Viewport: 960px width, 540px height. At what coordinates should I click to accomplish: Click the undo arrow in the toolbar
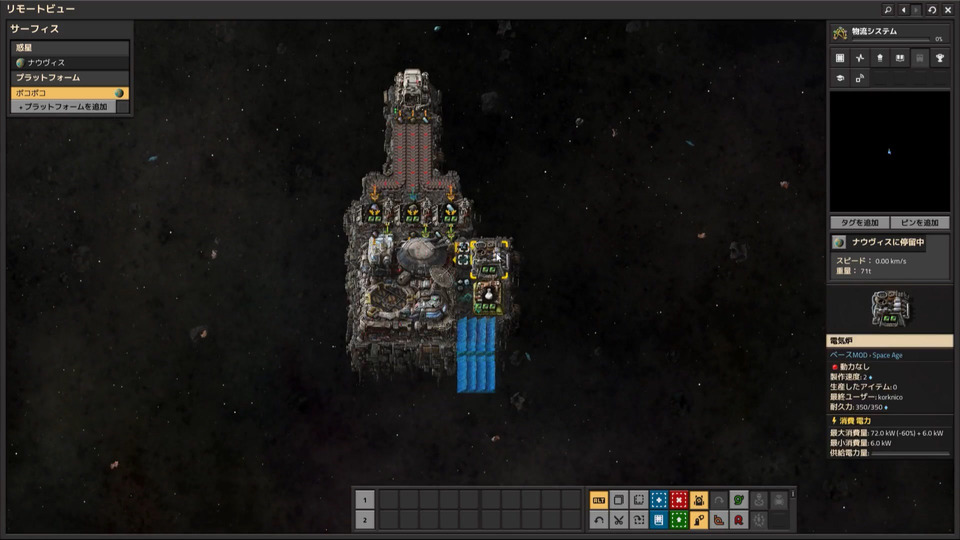(x=599, y=519)
